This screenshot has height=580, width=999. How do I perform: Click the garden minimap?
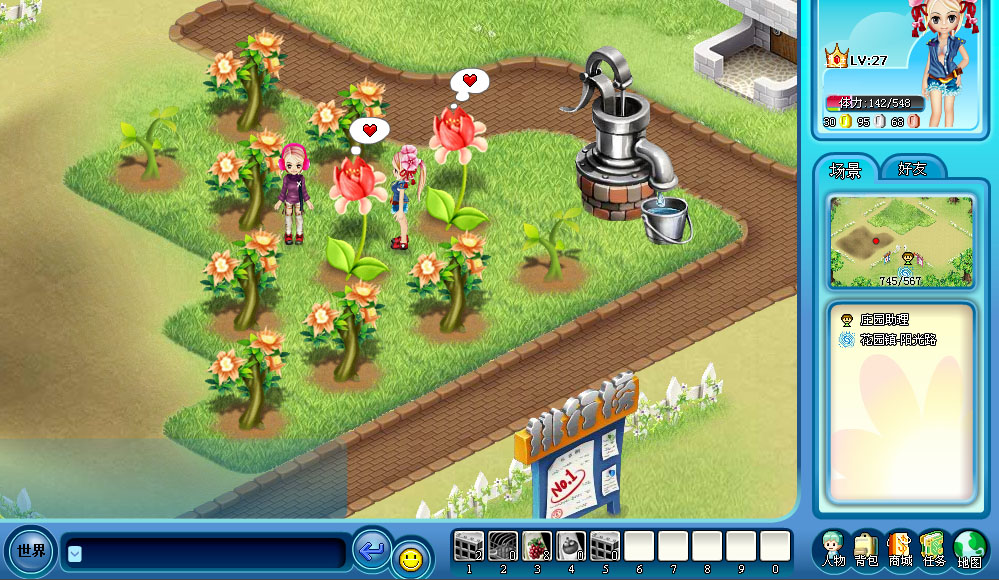coord(900,240)
